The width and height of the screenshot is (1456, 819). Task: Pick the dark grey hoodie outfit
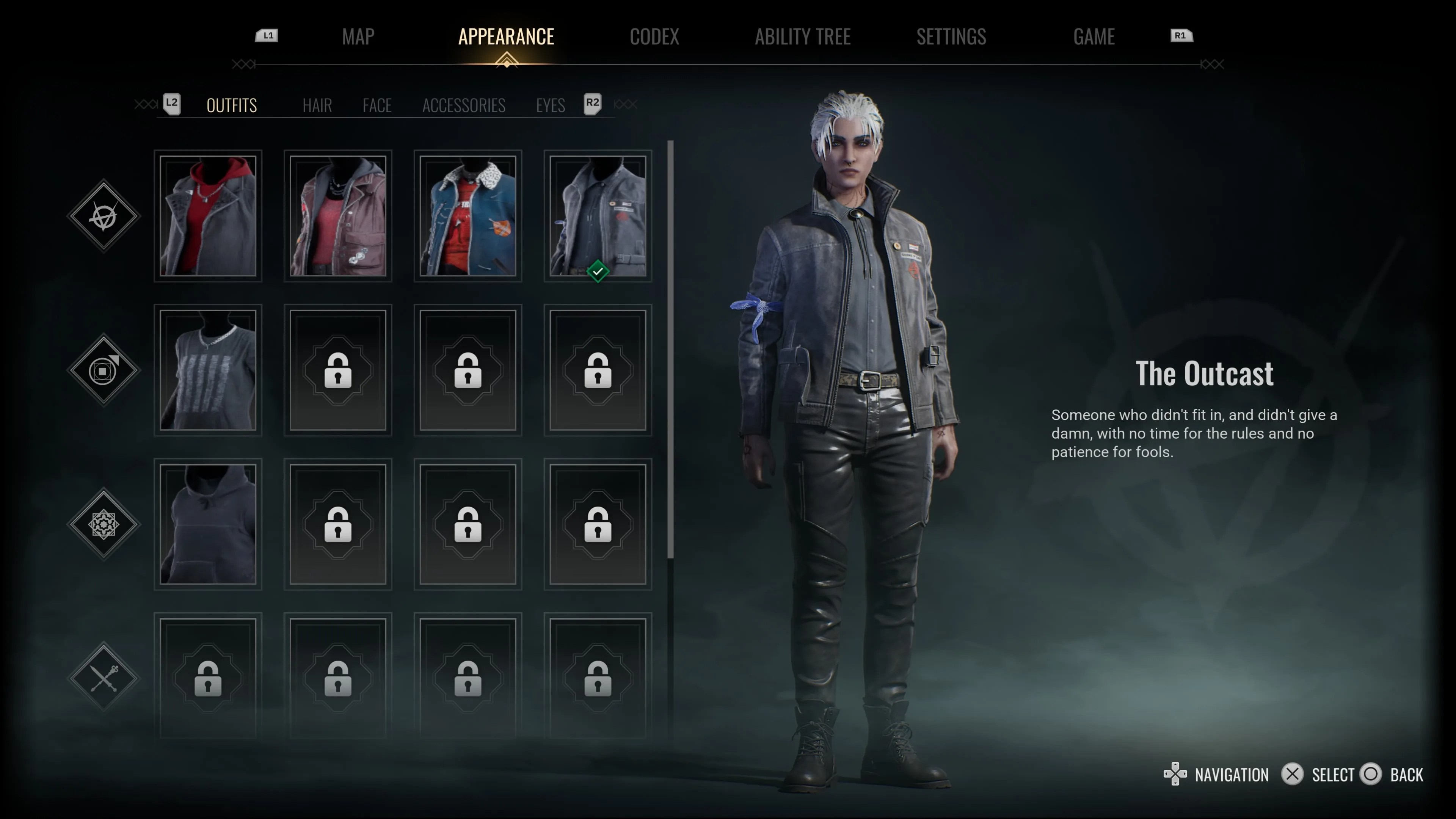(208, 524)
